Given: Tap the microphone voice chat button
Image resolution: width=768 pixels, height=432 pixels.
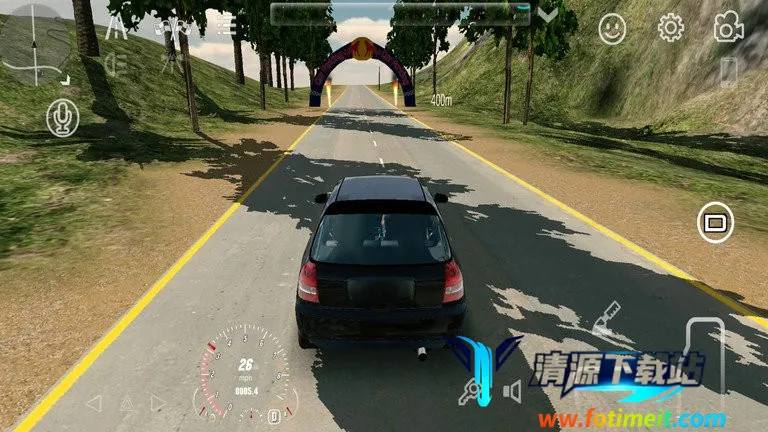Looking at the screenshot, I should coord(62,118).
